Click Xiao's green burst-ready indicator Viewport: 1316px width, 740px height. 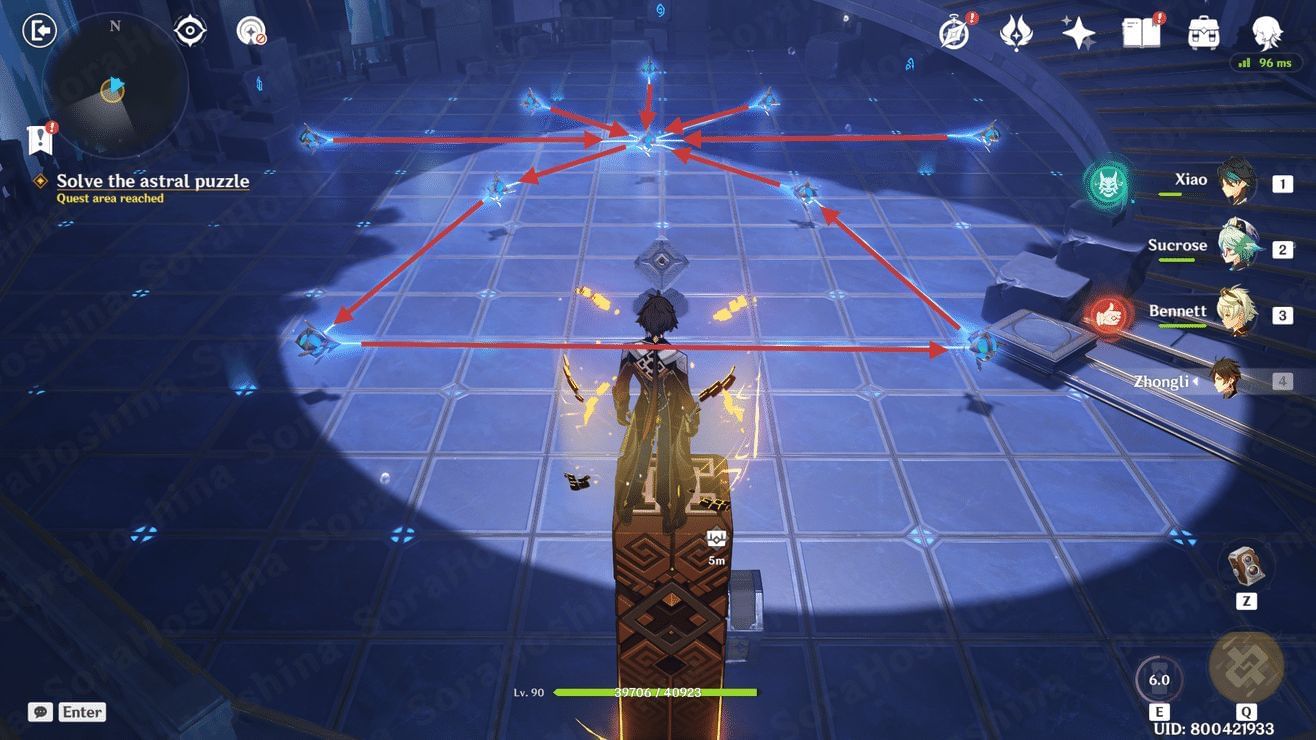pos(1106,184)
